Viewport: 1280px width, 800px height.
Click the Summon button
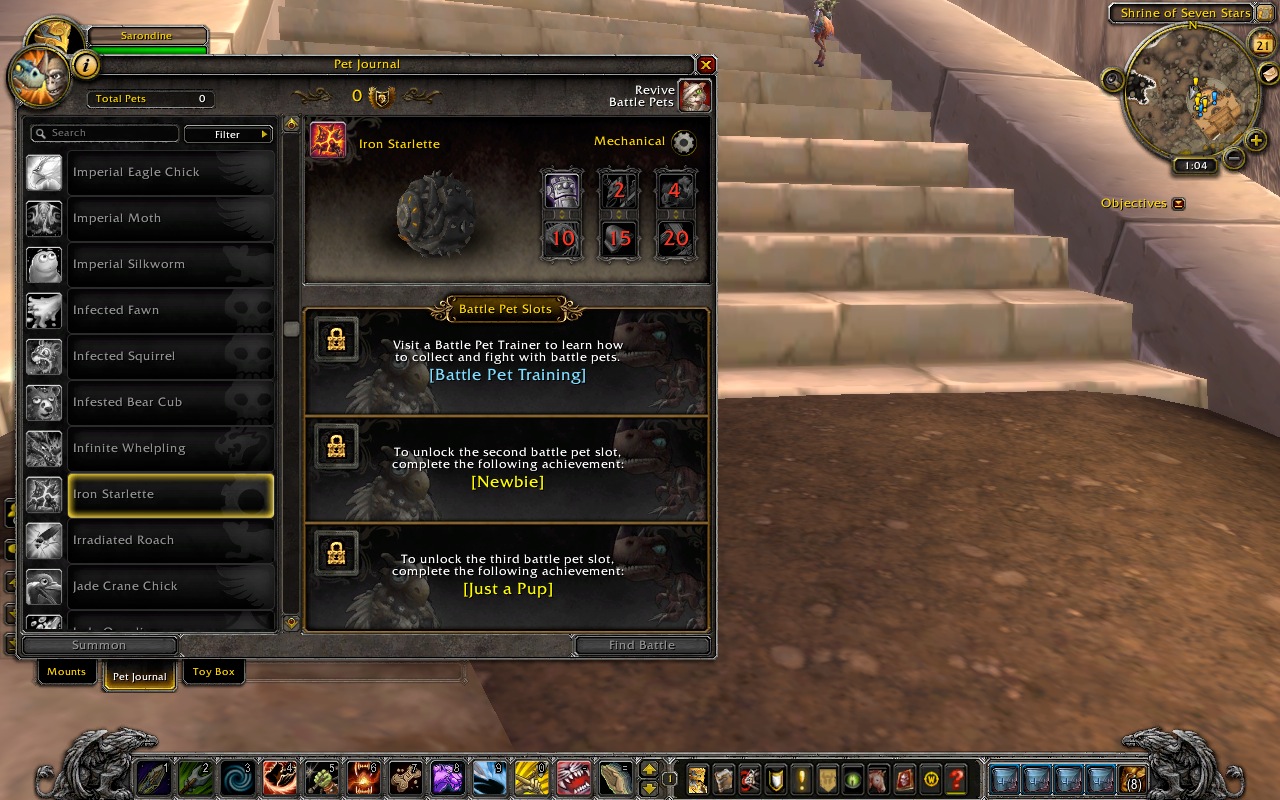click(99, 645)
